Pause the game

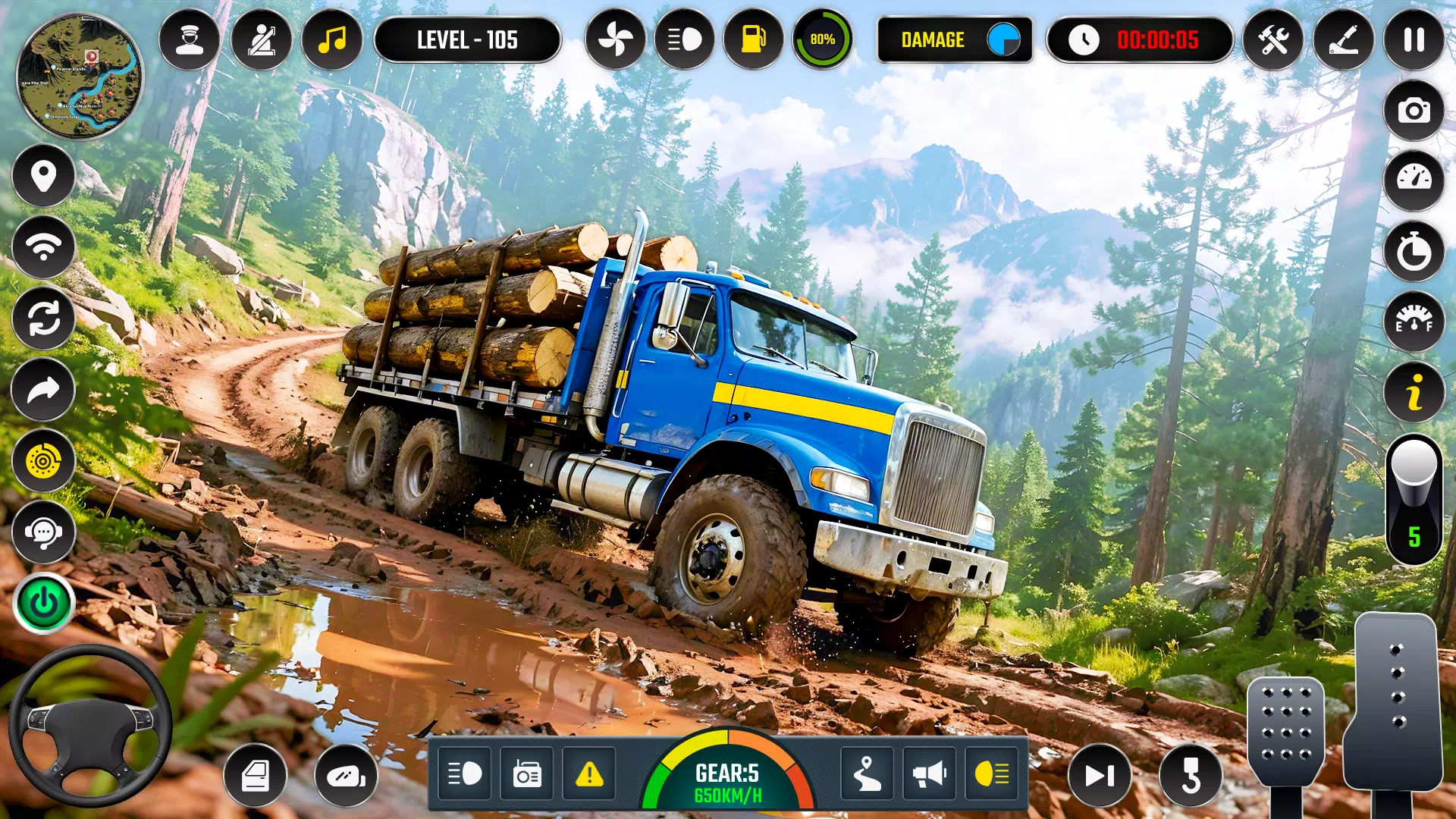coord(1414,39)
